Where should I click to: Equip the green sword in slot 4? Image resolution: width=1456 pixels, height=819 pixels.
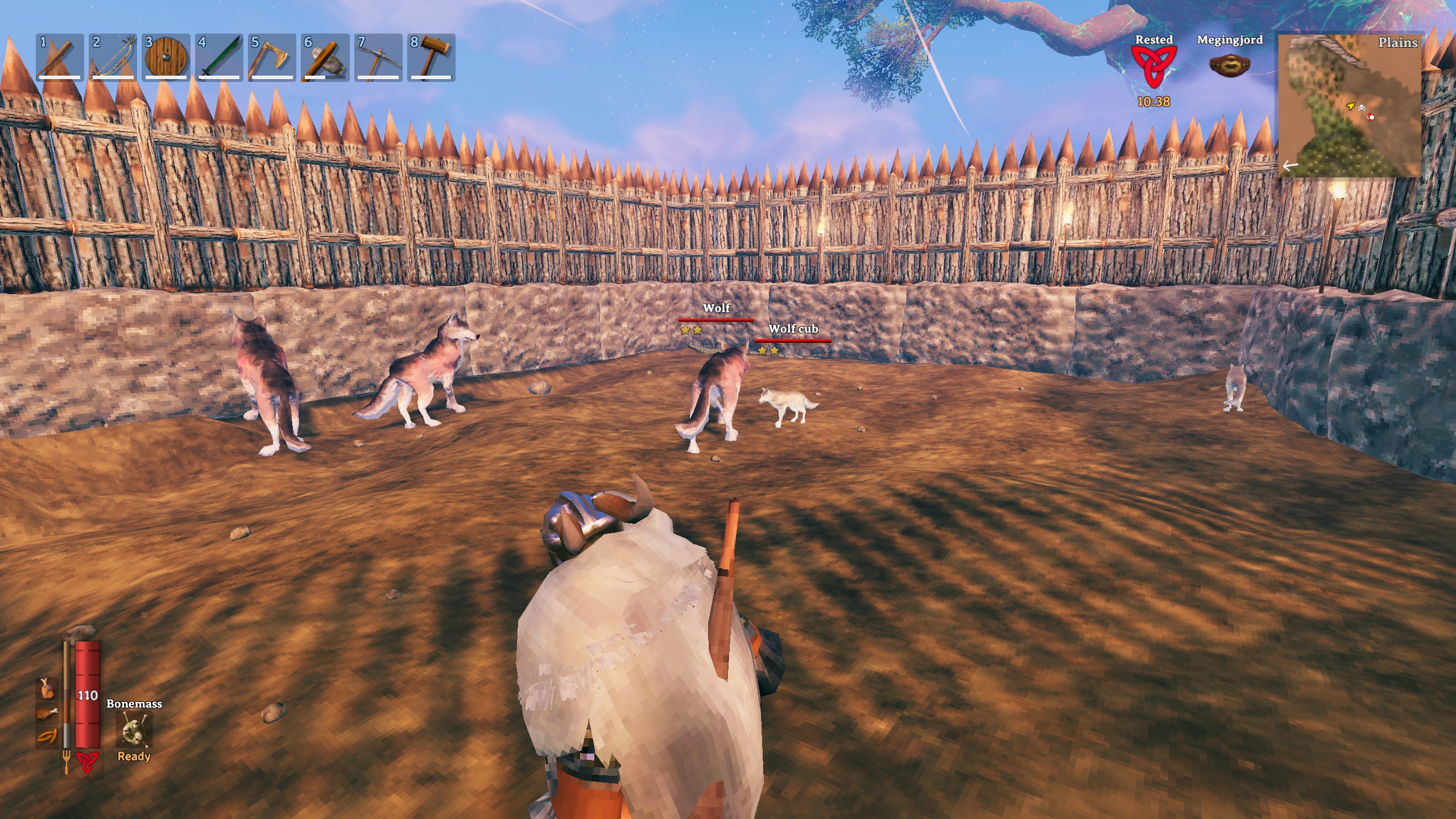[x=218, y=57]
